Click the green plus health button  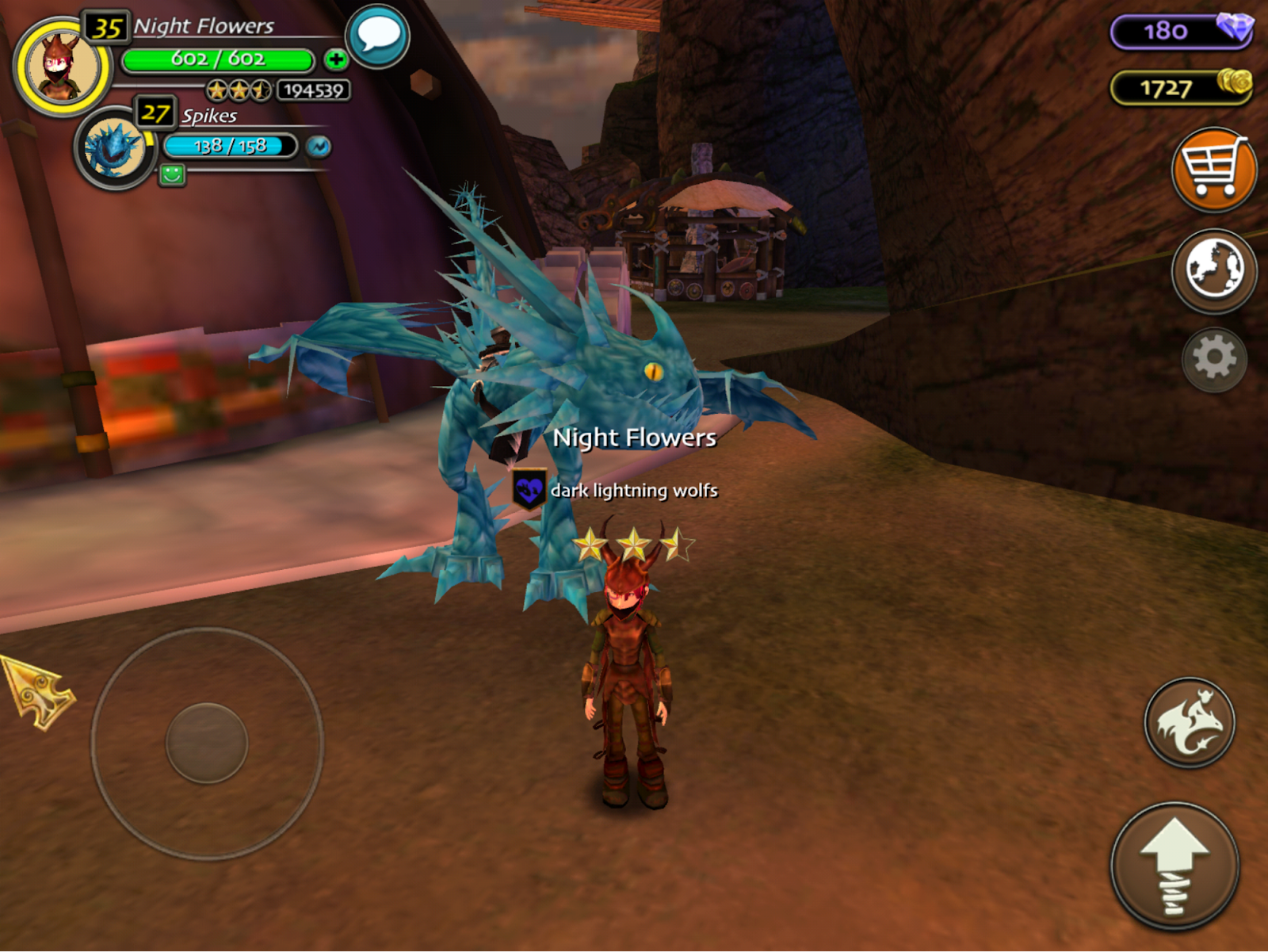point(336,59)
